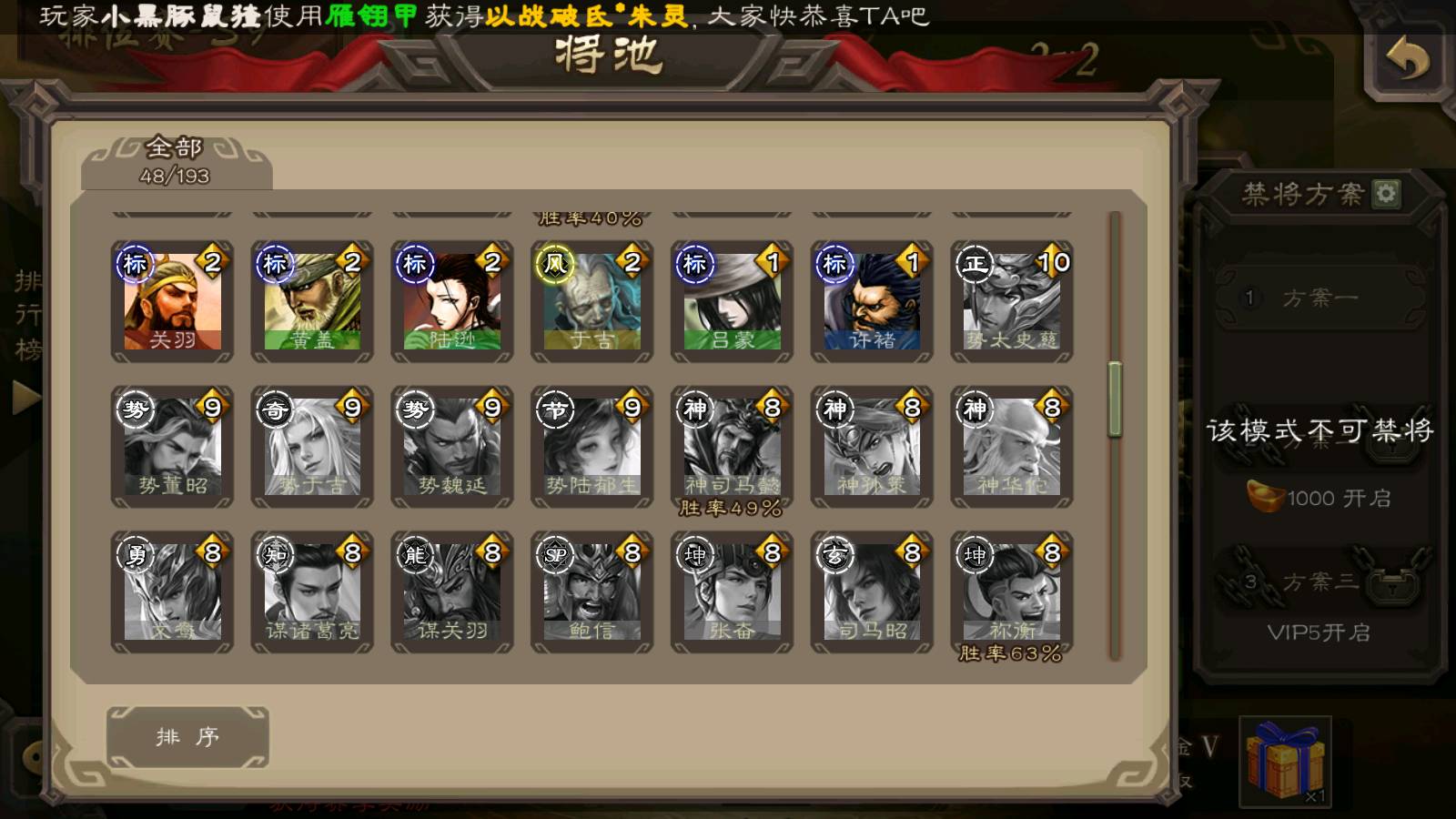Image resolution: width=1456 pixels, height=819 pixels.
Task: Choose the 吕蒙 hero card
Action: click(x=733, y=302)
